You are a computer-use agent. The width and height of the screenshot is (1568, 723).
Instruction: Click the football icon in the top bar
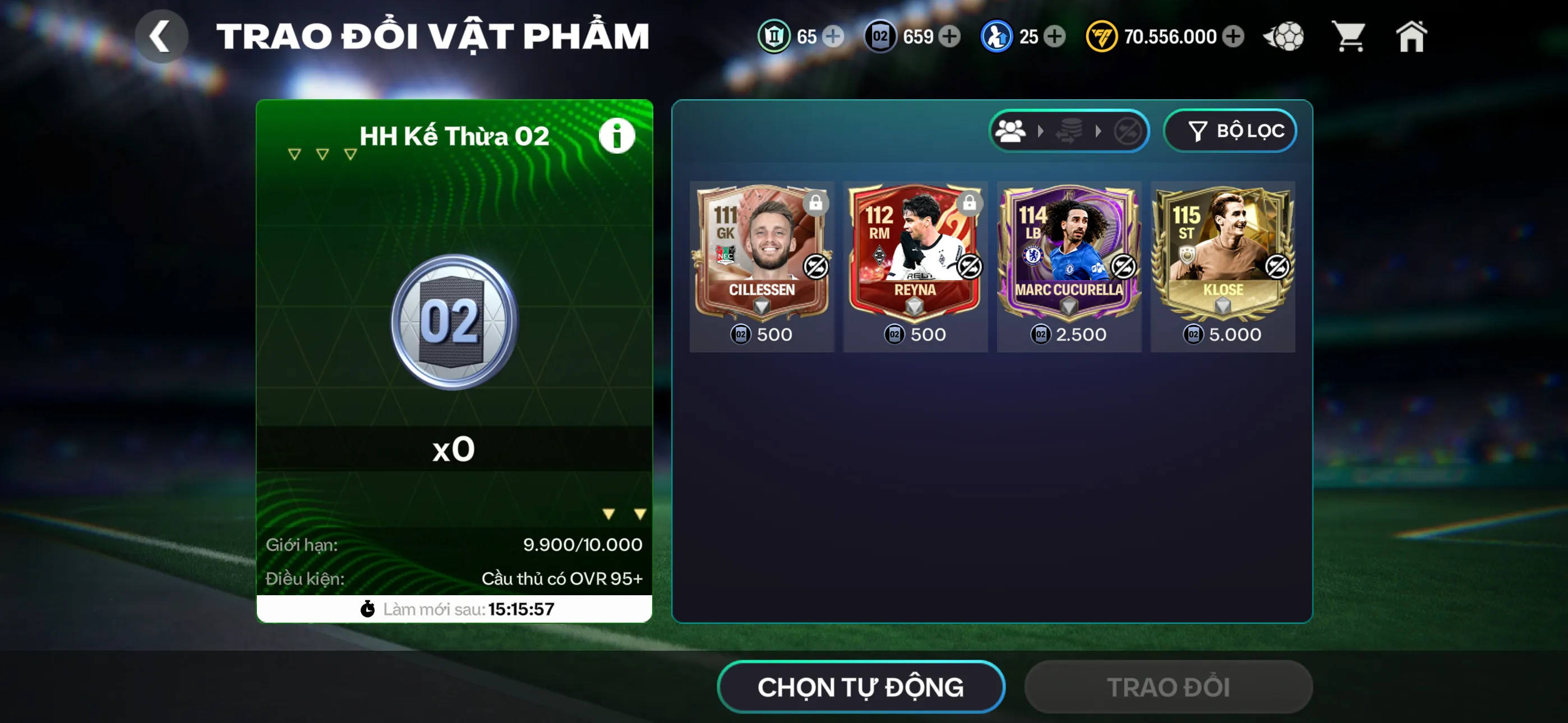pyautogui.click(x=1284, y=36)
